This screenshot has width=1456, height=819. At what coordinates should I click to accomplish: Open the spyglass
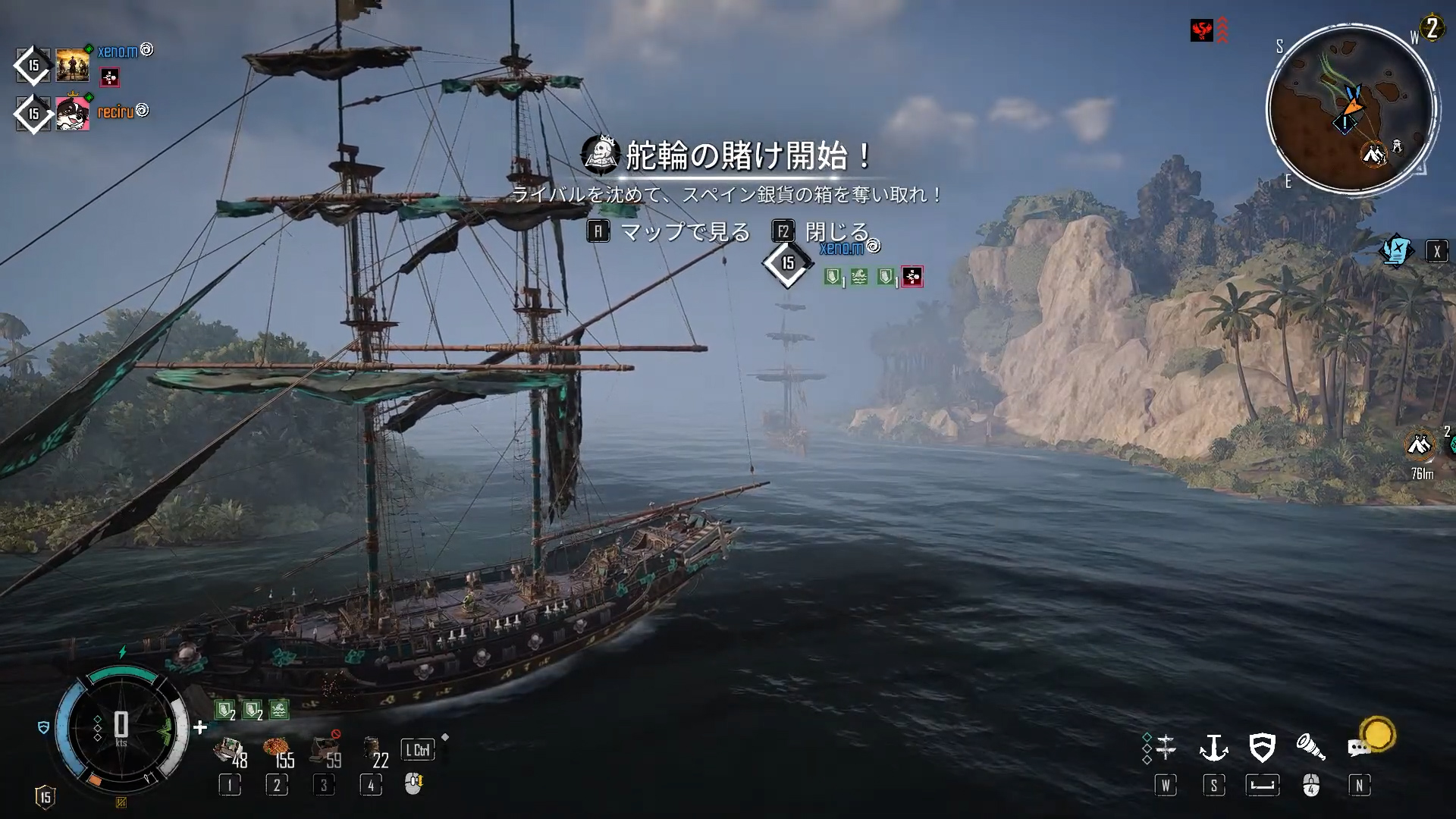1310,748
